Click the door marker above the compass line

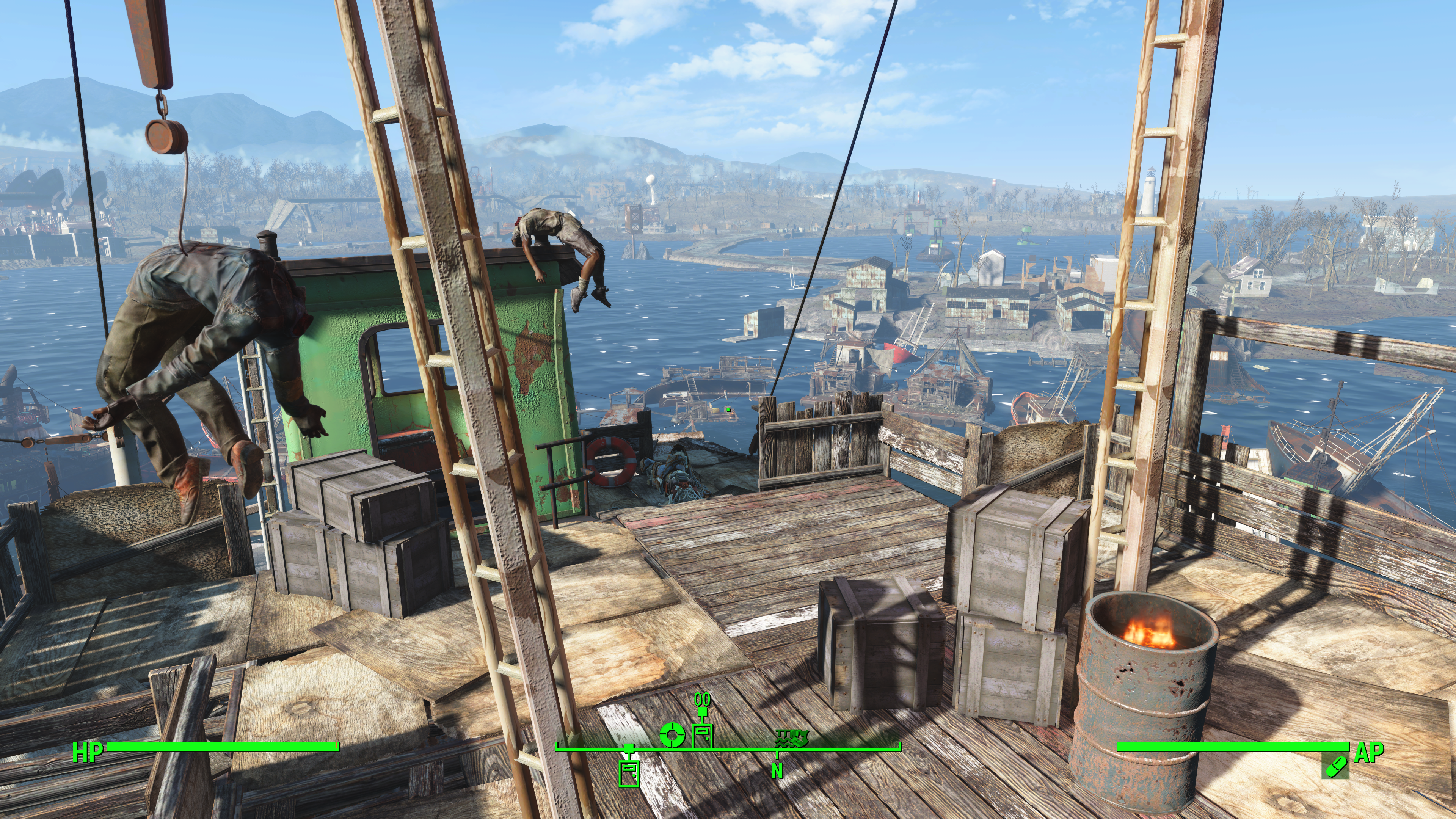(x=702, y=736)
